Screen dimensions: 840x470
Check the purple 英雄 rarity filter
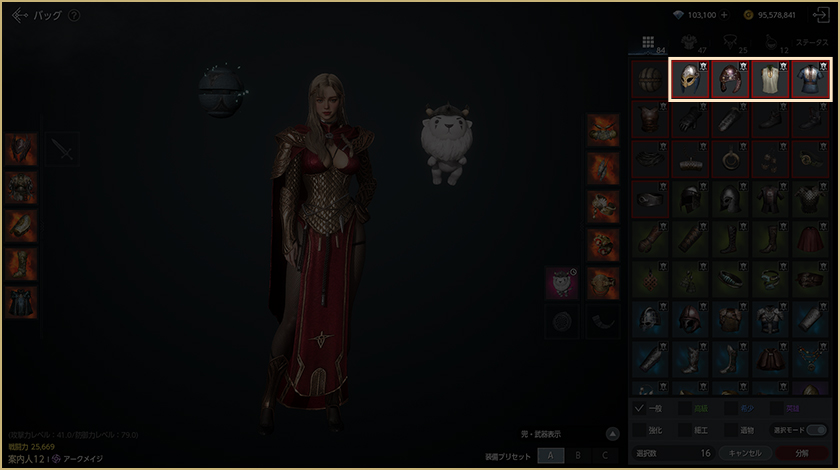(x=779, y=408)
